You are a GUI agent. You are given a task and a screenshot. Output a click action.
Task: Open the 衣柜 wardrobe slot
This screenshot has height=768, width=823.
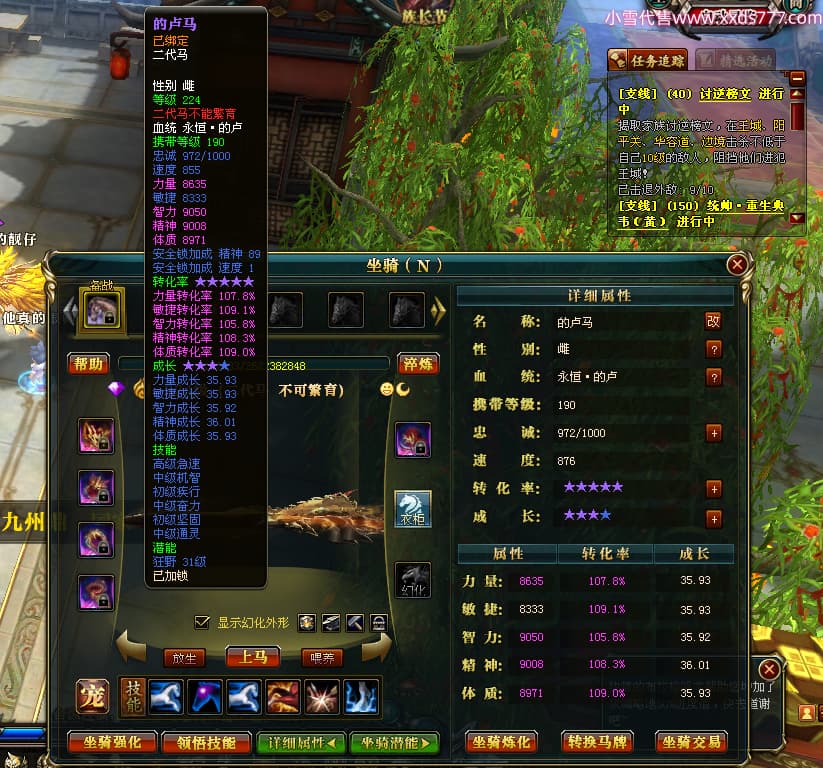pyautogui.click(x=413, y=508)
